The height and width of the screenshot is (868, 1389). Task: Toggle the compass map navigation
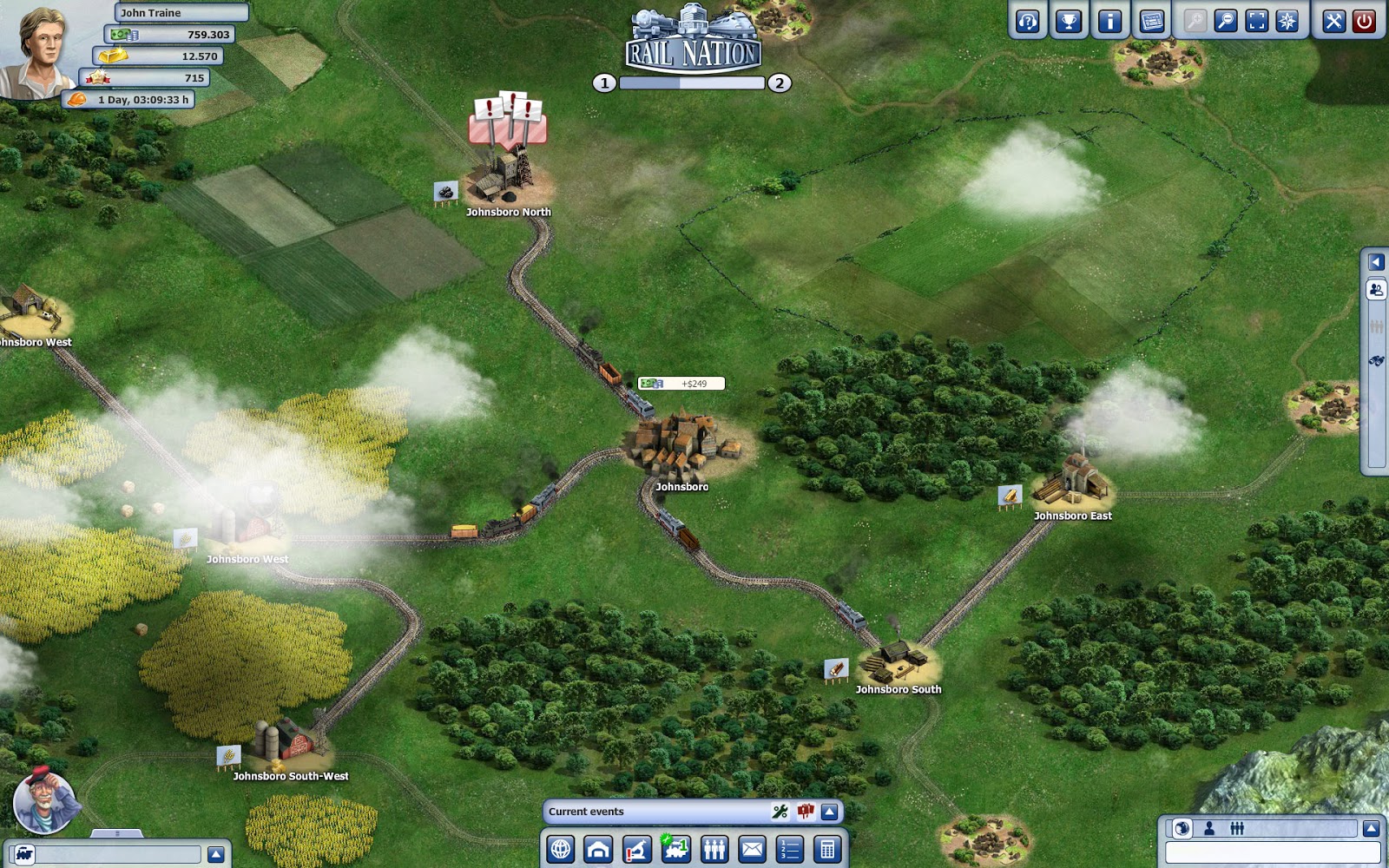coord(1287,22)
